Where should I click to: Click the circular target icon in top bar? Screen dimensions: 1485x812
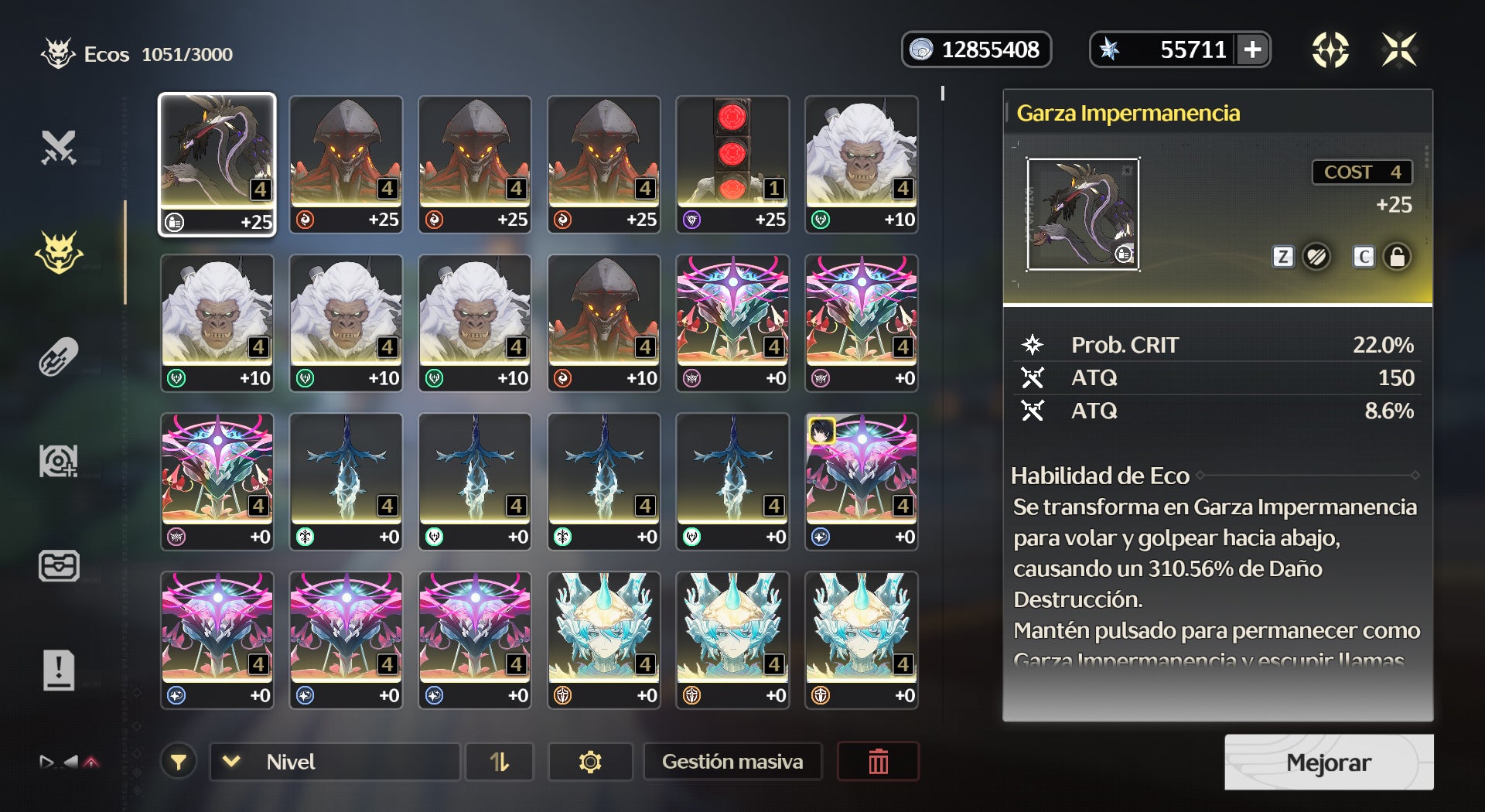coord(1330,50)
